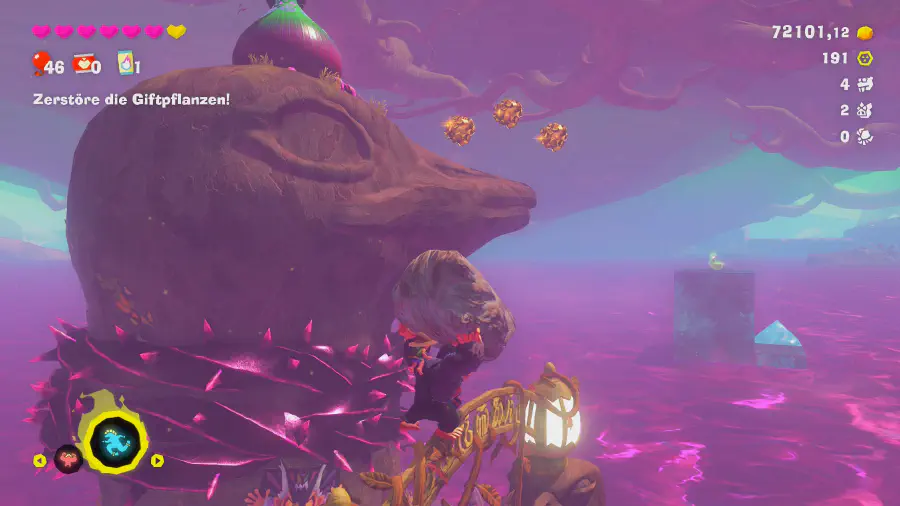Choose the red crab ability icon
The width and height of the screenshot is (900, 506).
[67, 459]
